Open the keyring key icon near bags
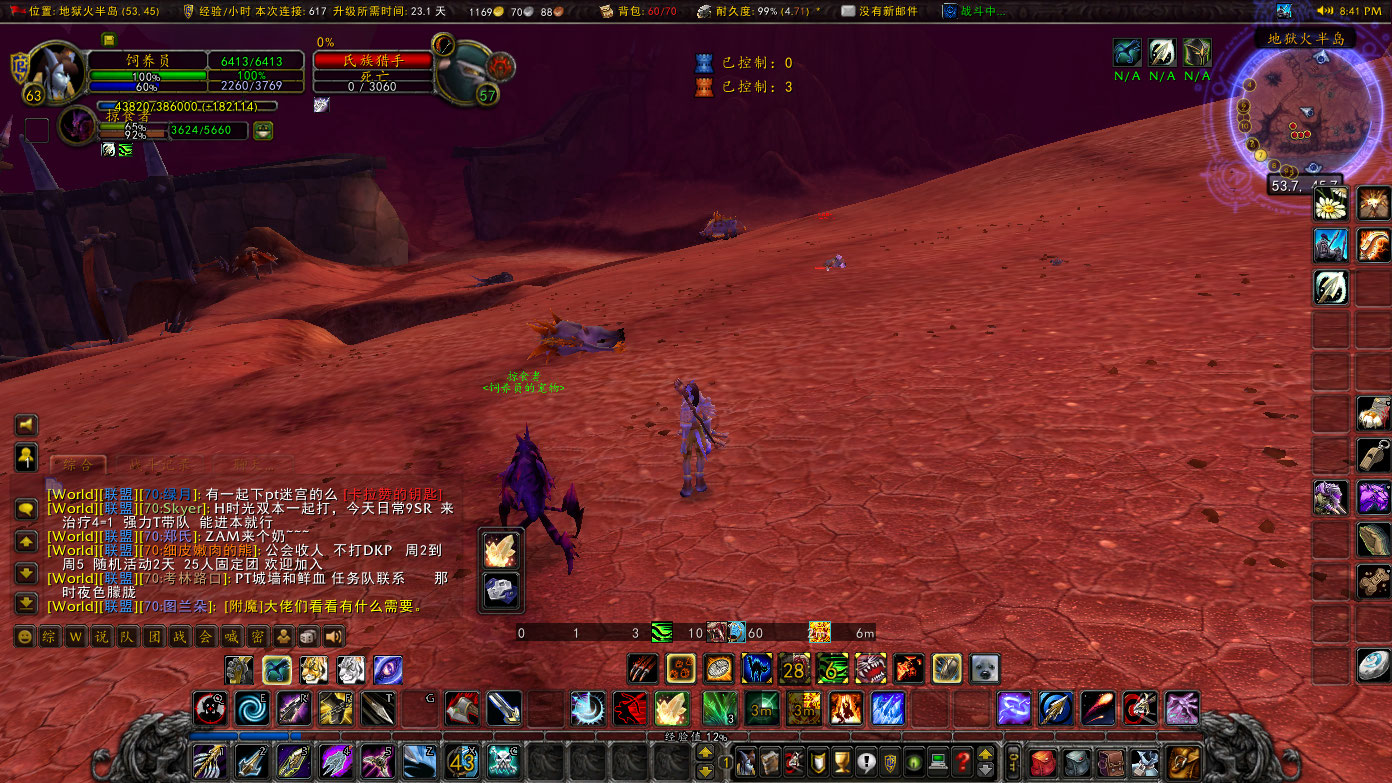This screenshot has width=1392, height=783. (1012, 761)
